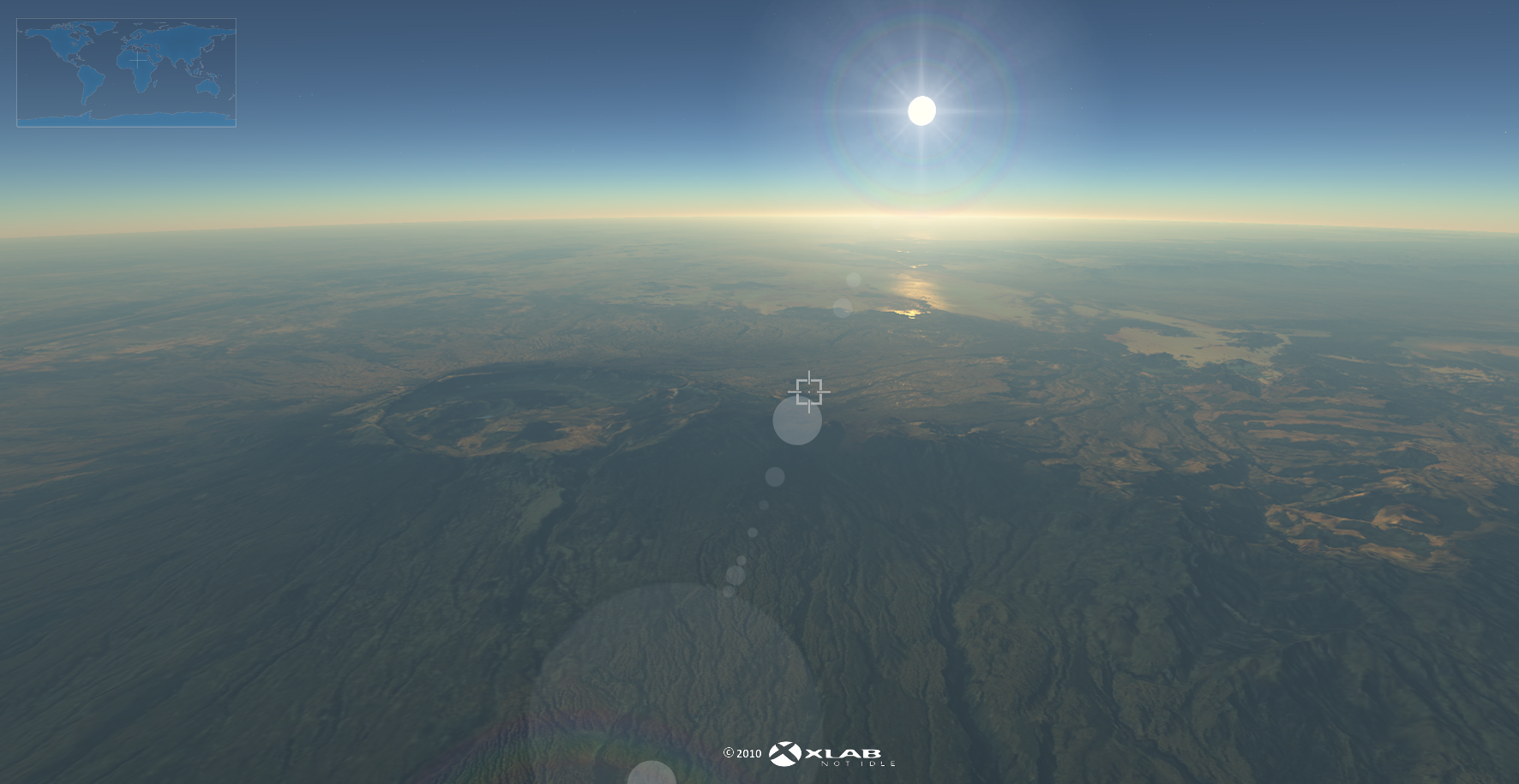This screenshot has width=1519, height=784.
Task: Click the XLAB logo
Action: point(830,754)
